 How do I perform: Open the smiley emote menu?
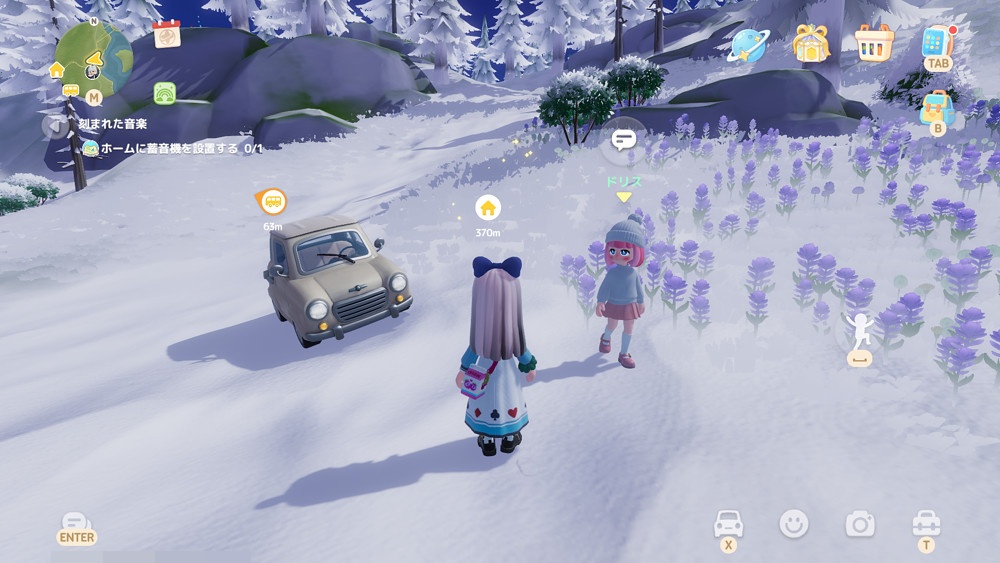click(794, 523)
